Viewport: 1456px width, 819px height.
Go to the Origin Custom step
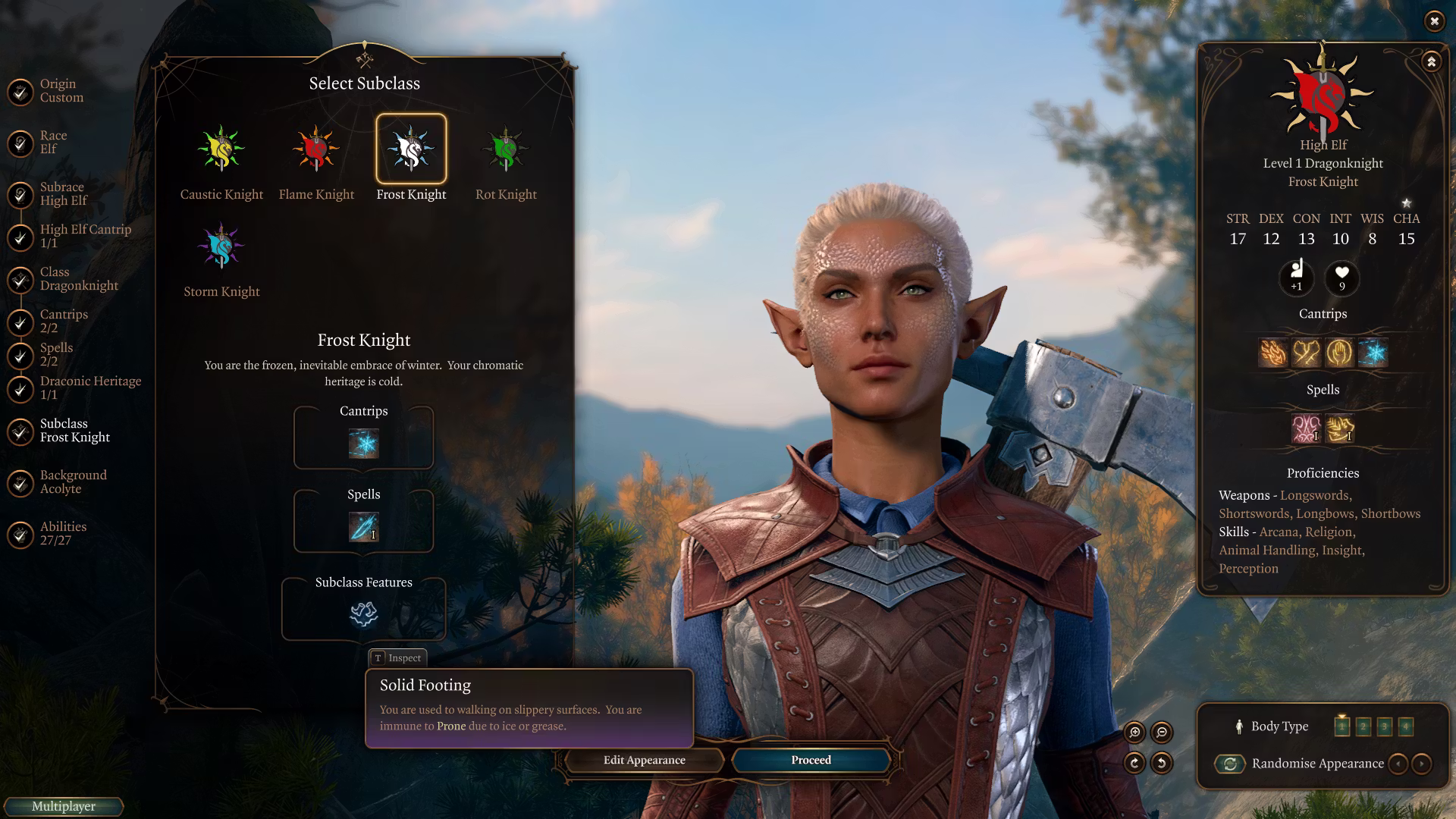click(61, 90)
